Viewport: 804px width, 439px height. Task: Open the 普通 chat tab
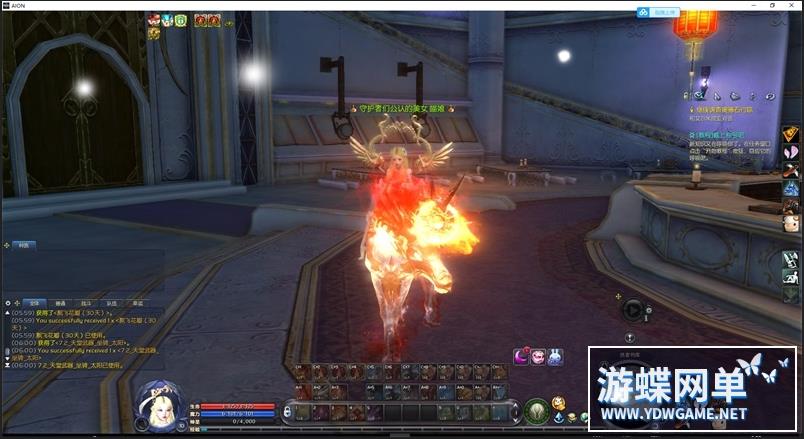[x=59, y=302]
